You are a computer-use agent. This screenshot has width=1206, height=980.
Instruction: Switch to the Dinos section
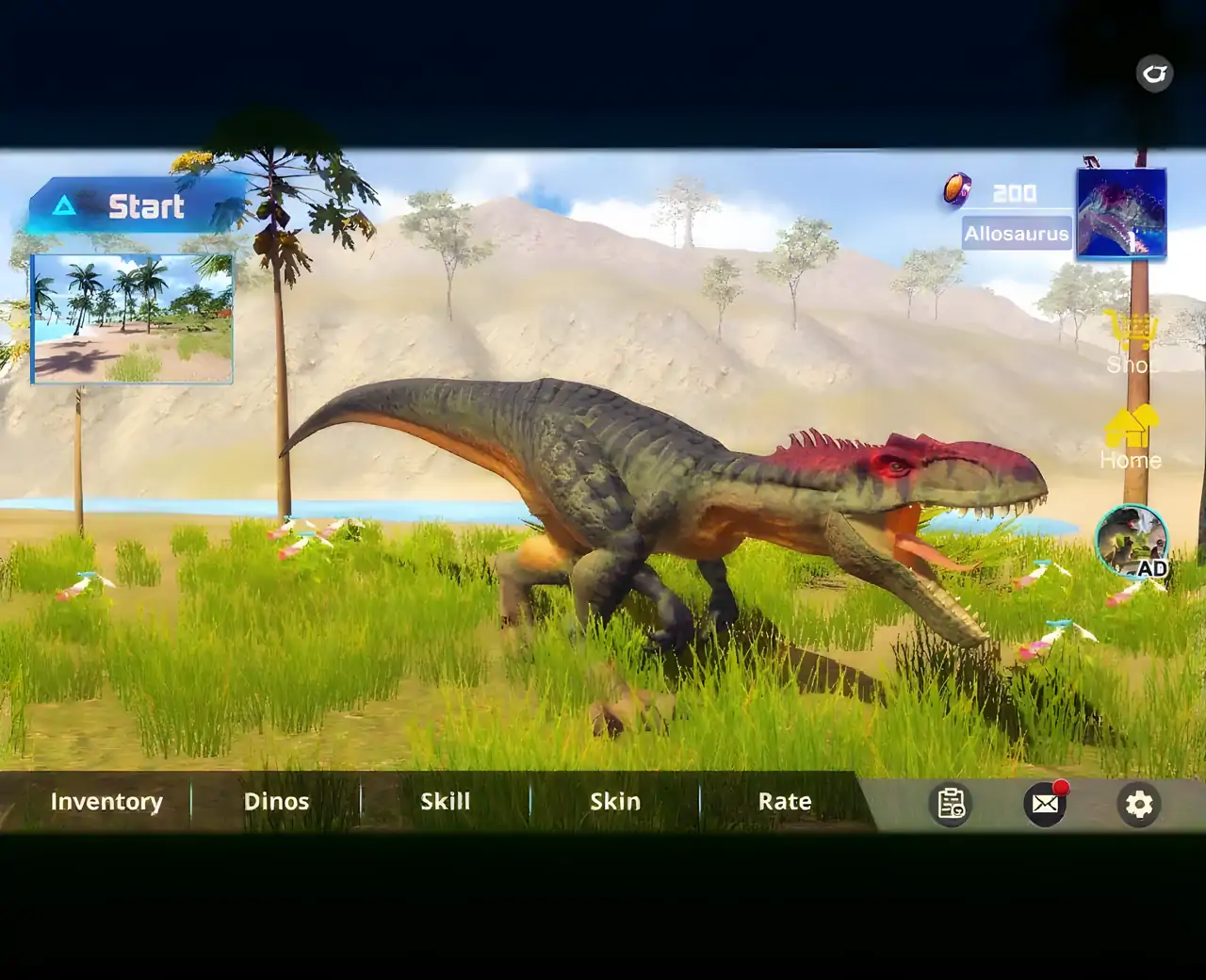tap(276, 802)
